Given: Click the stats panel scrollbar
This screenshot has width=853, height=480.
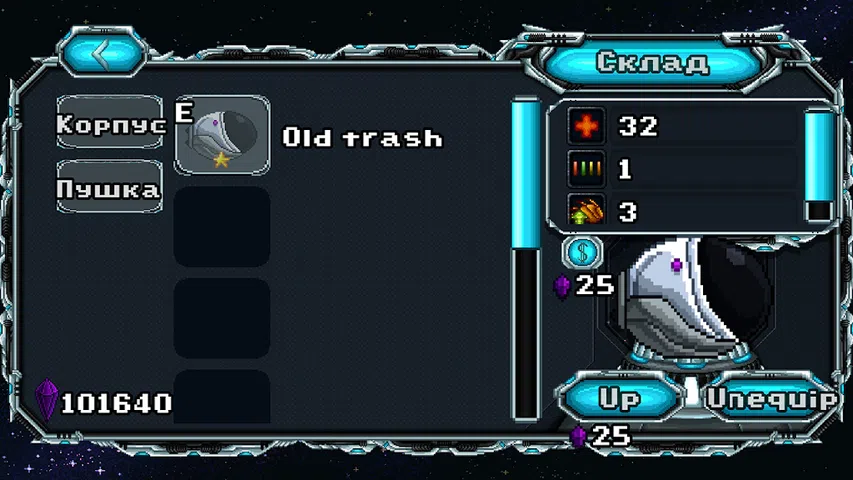Looking at the screenshot, I should (820, 165).
